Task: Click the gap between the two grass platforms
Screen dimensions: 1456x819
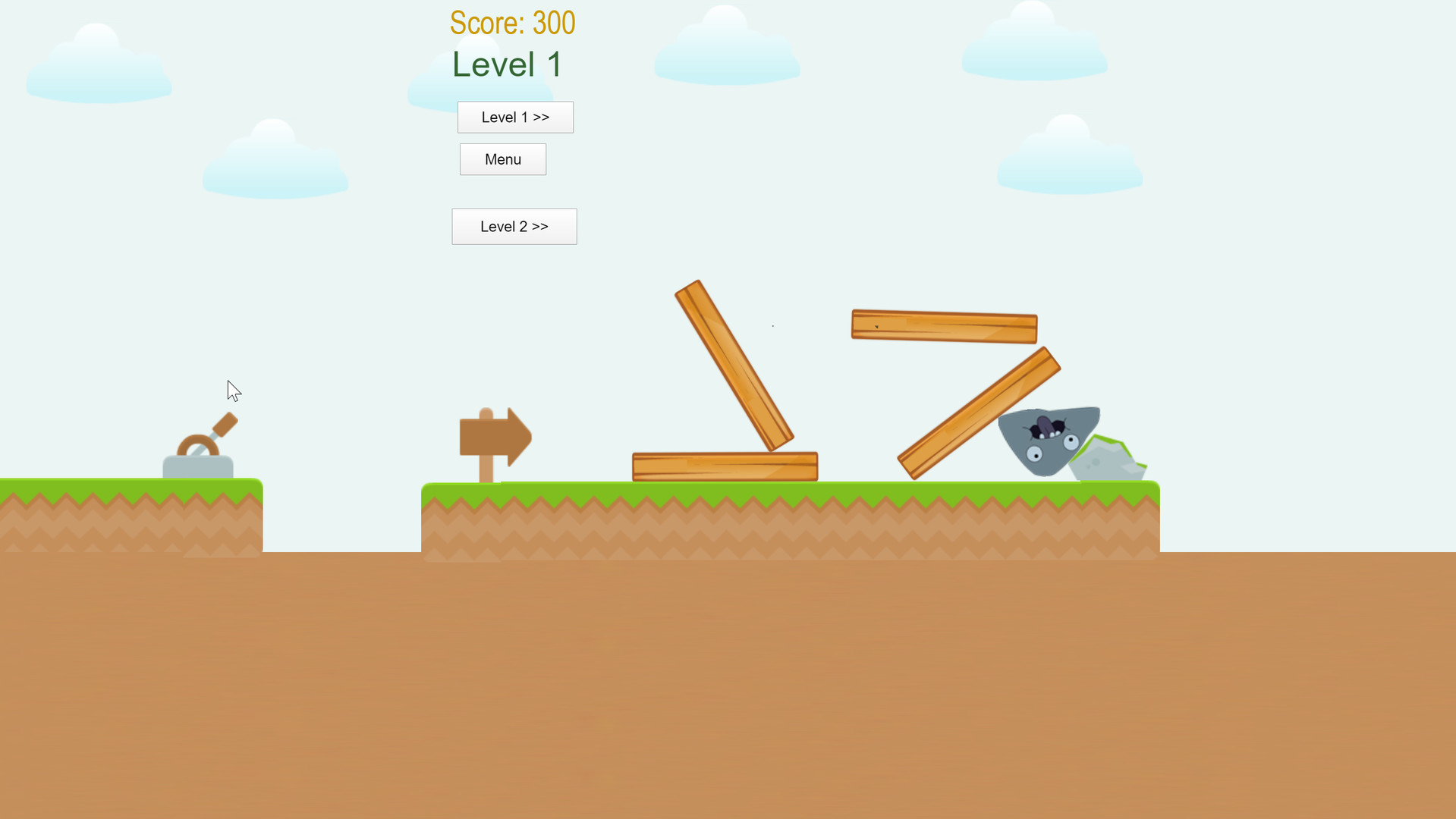Action: pos(341,516)
